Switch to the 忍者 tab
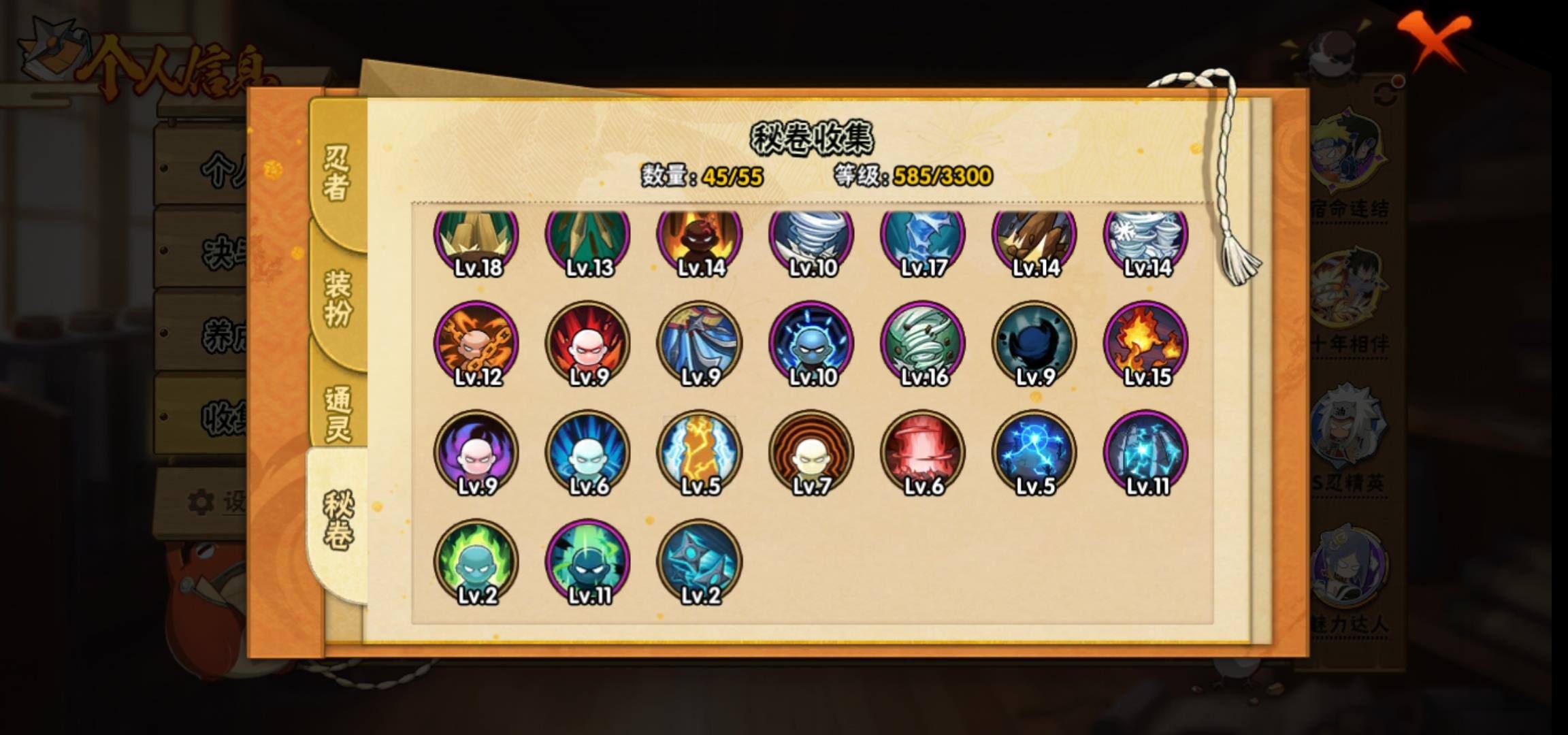This screenshot has height=735, width=1568. (337, 174)
